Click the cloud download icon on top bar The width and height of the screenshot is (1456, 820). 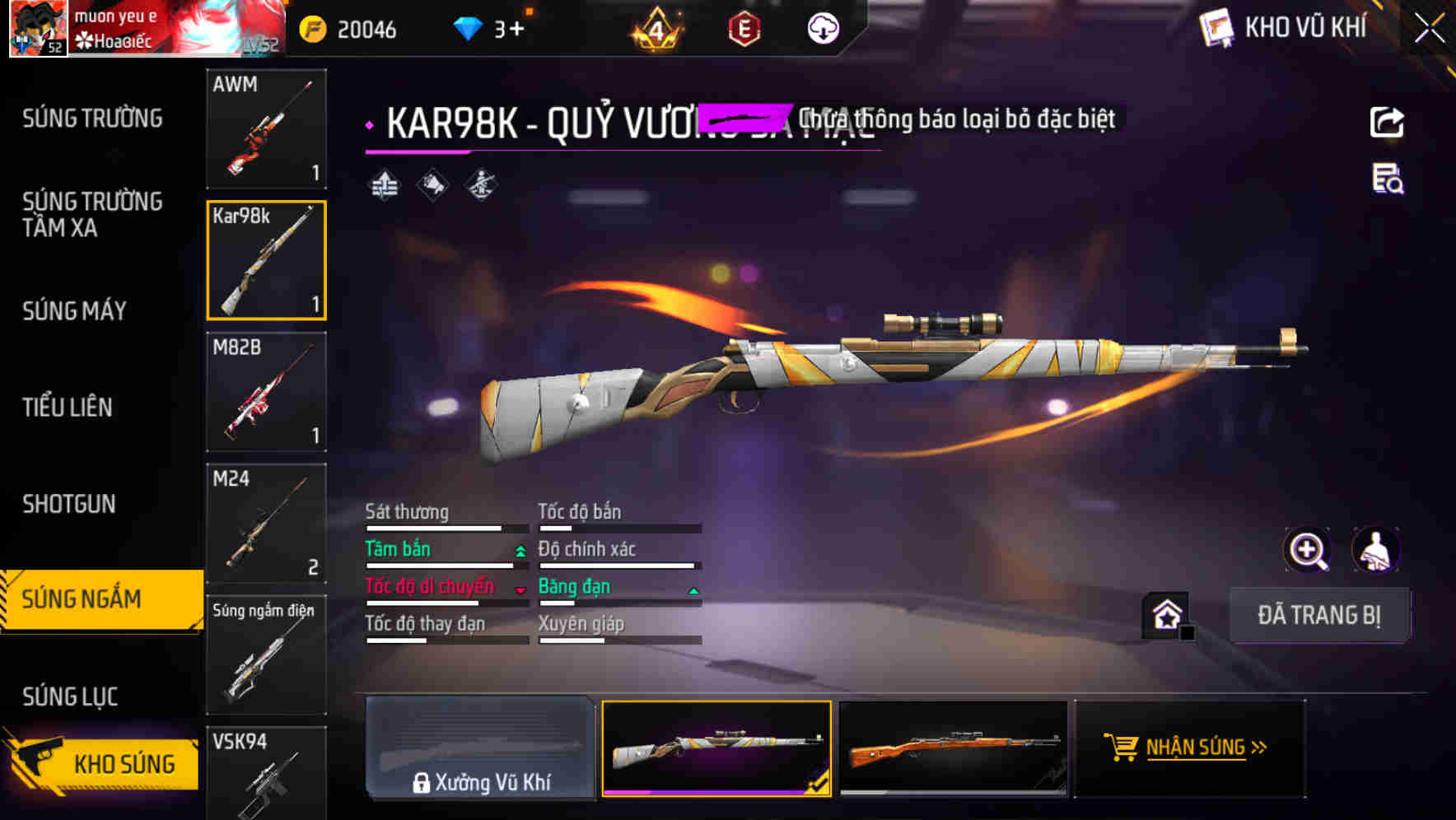[x=822, y=30]
